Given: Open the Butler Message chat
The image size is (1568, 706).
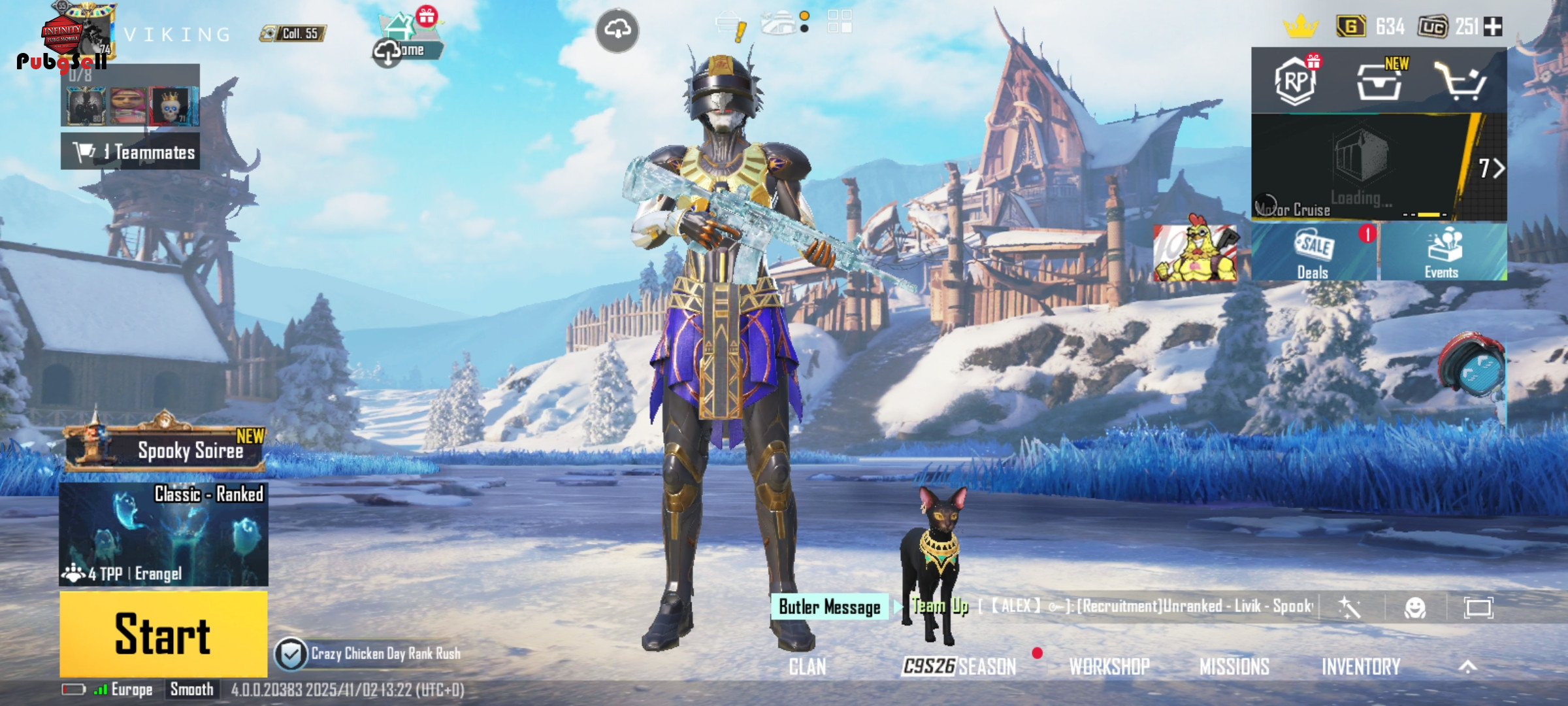Looking at the screenshot, I should 829,607.
